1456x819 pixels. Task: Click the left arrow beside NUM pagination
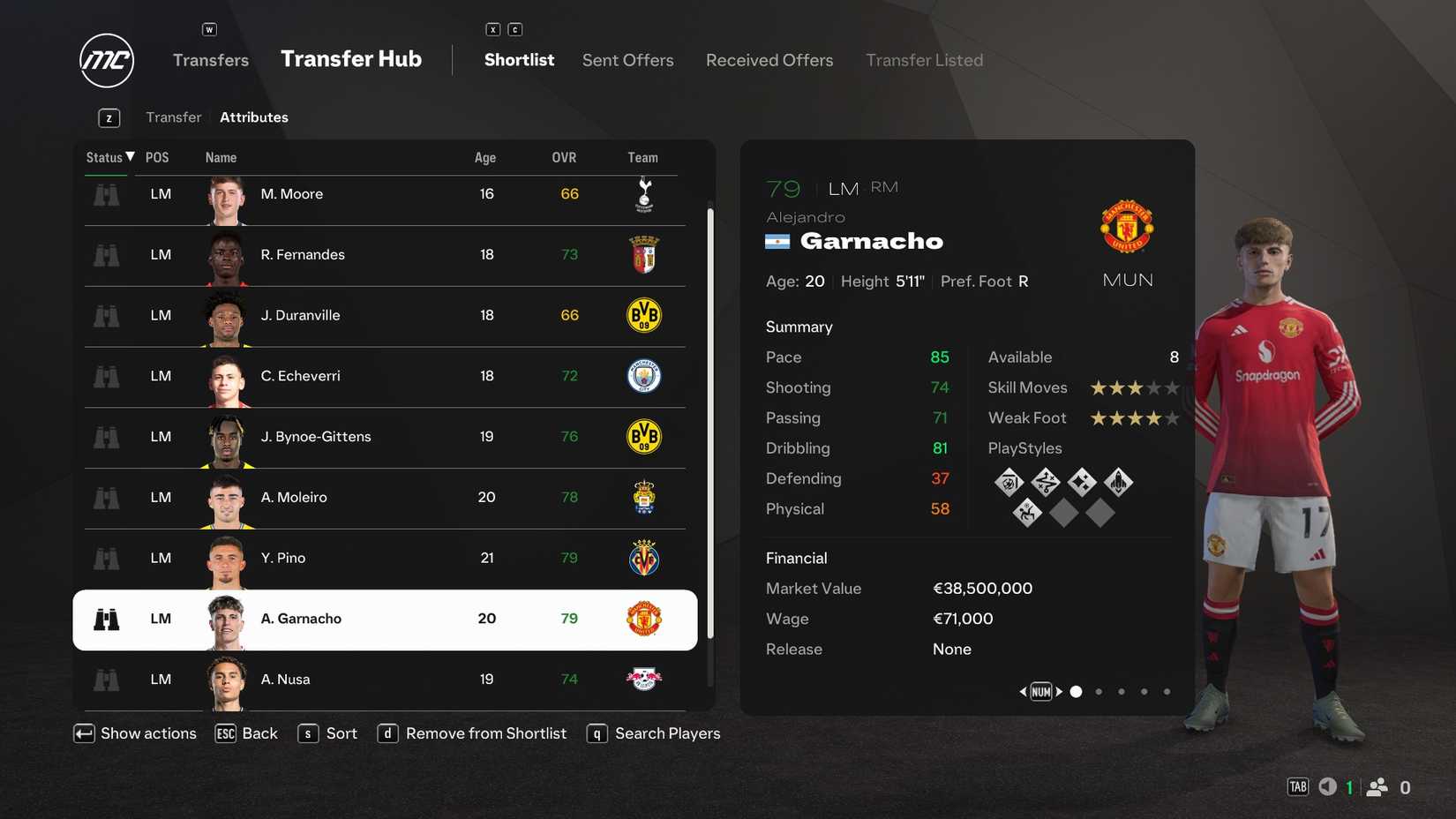[1023, 691]
